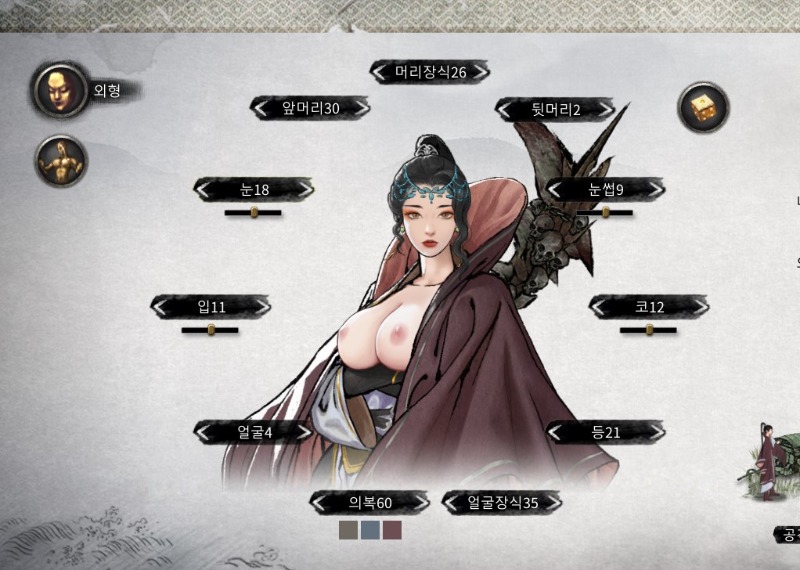The image size is (800, 570).
Task: Go to next 눈 style
Action: [x=303, y=189]
